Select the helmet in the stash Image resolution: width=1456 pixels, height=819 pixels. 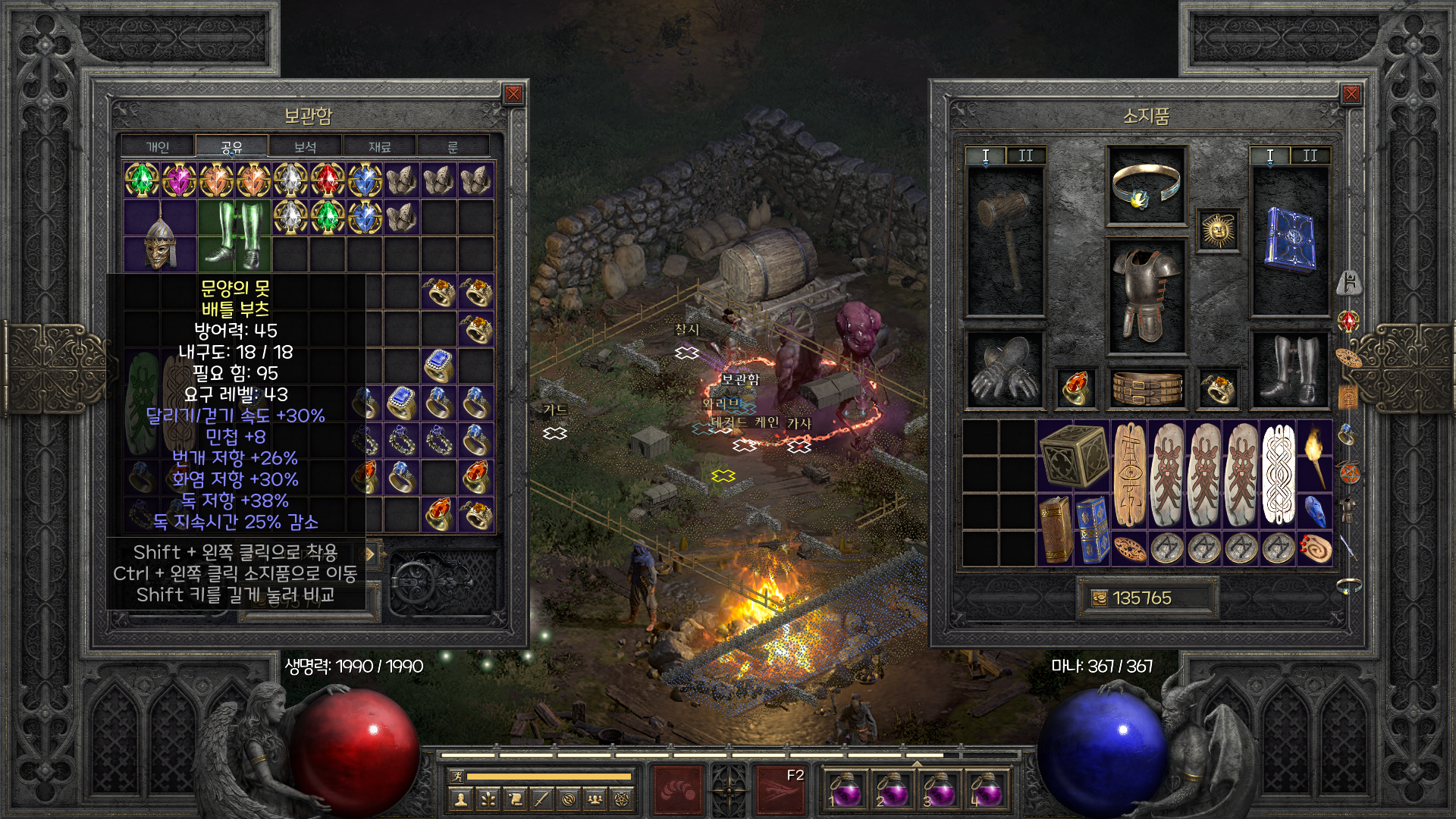pyautogui.click(x=160, y=237)
